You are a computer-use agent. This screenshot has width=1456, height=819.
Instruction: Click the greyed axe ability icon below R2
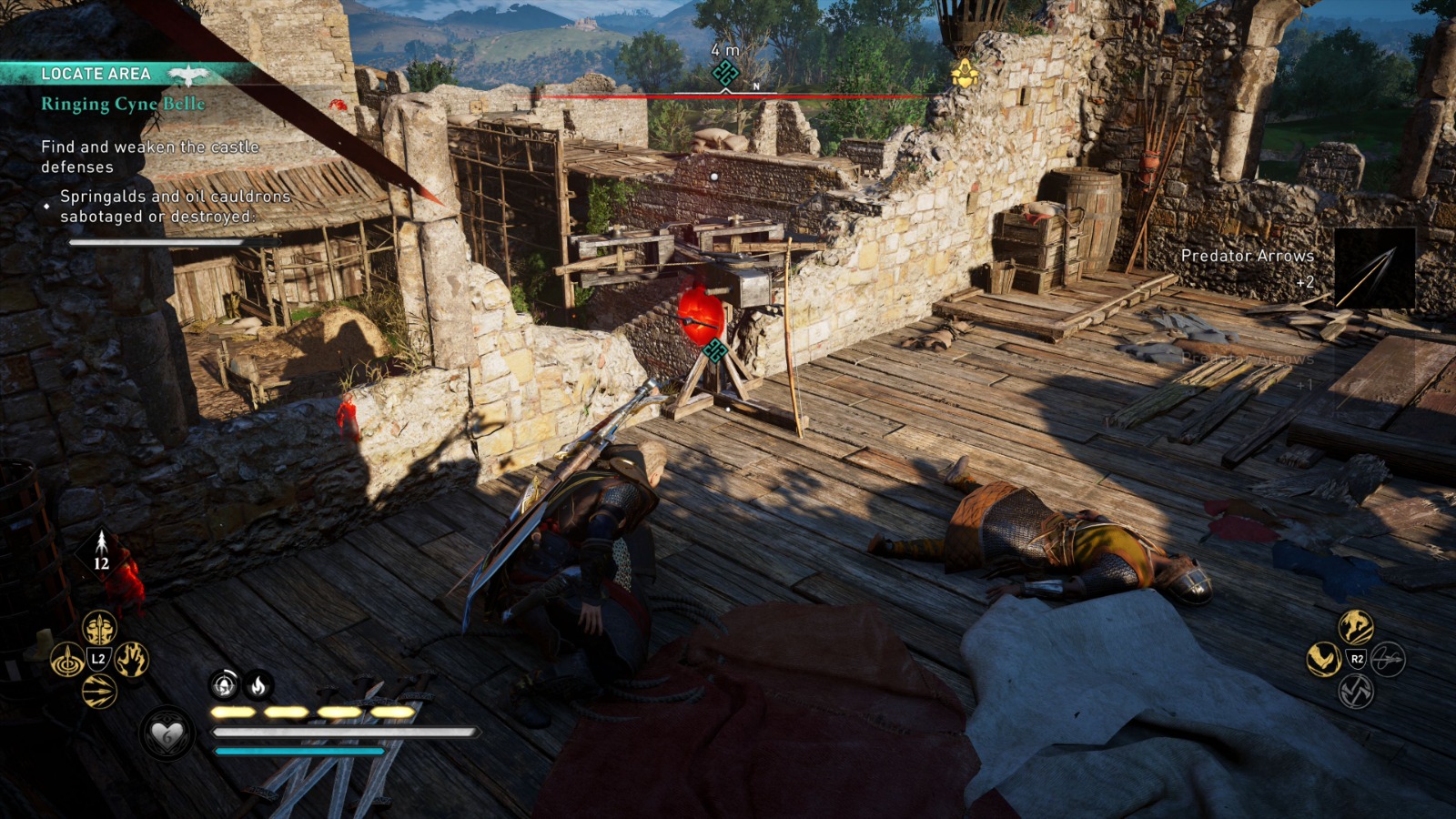tap(1356, 692)
